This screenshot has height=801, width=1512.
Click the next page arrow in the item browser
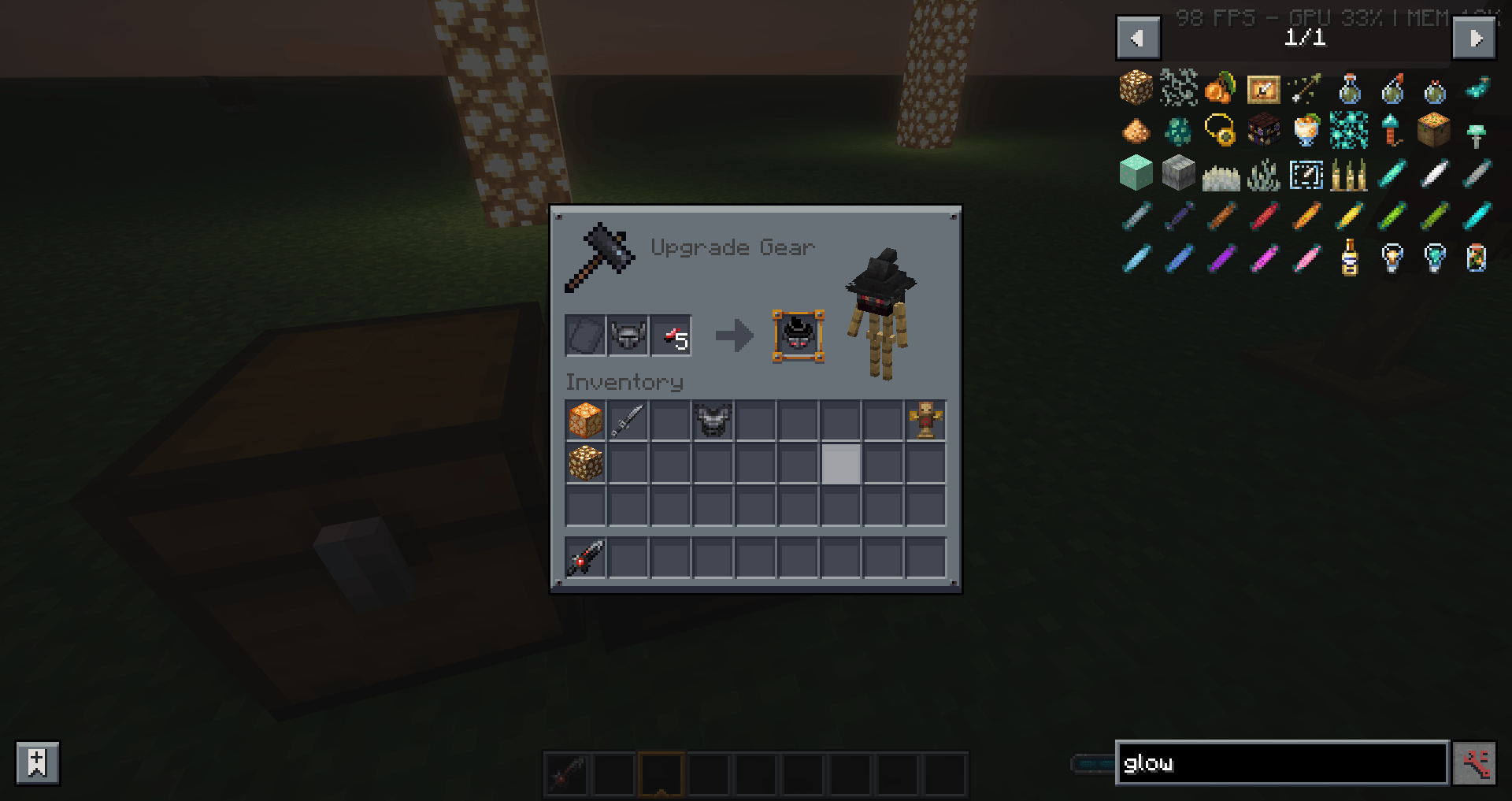[x=1475, y=37]
